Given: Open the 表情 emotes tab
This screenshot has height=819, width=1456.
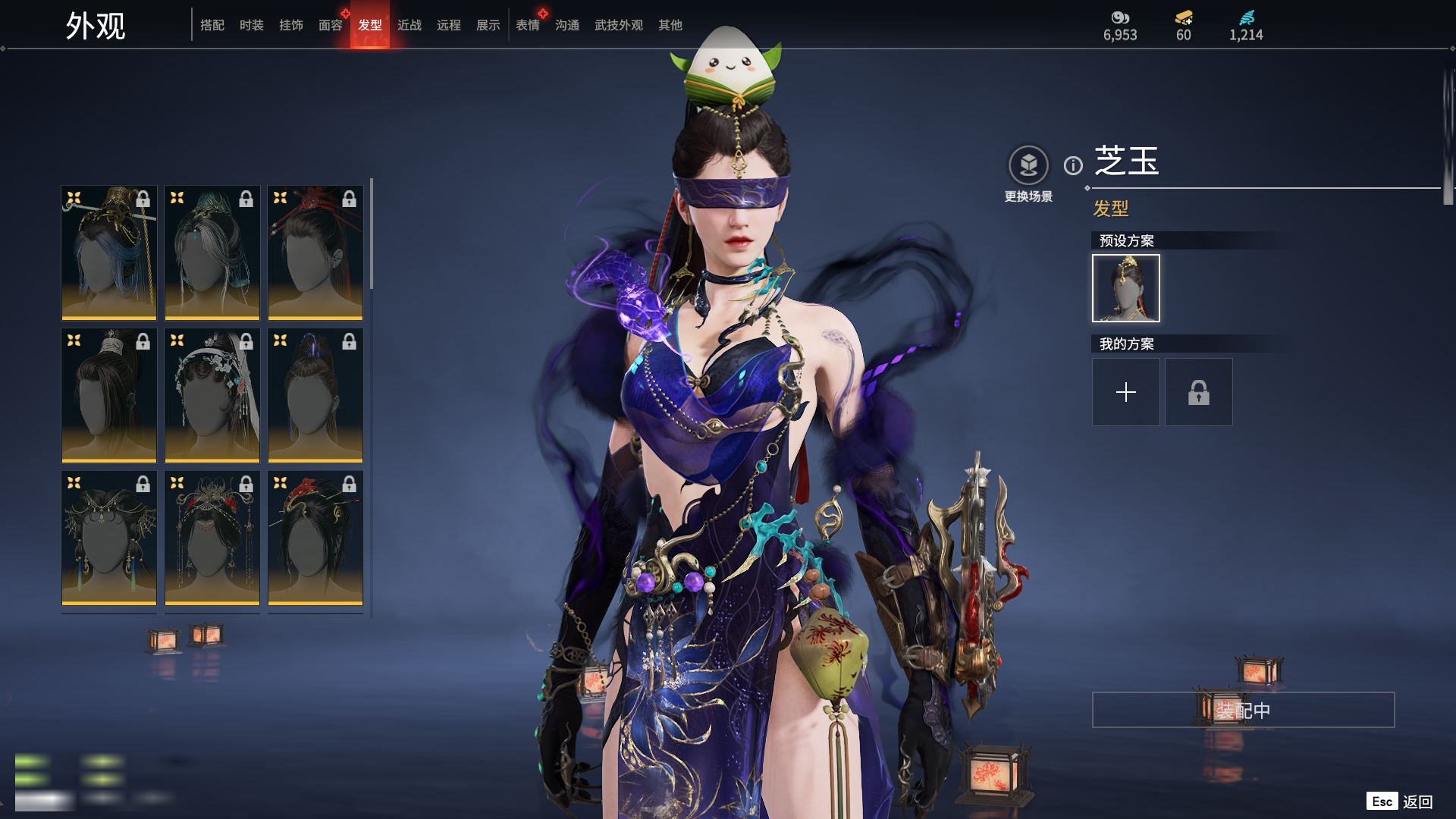Looking at the screenshot, I should coord(528,25).
